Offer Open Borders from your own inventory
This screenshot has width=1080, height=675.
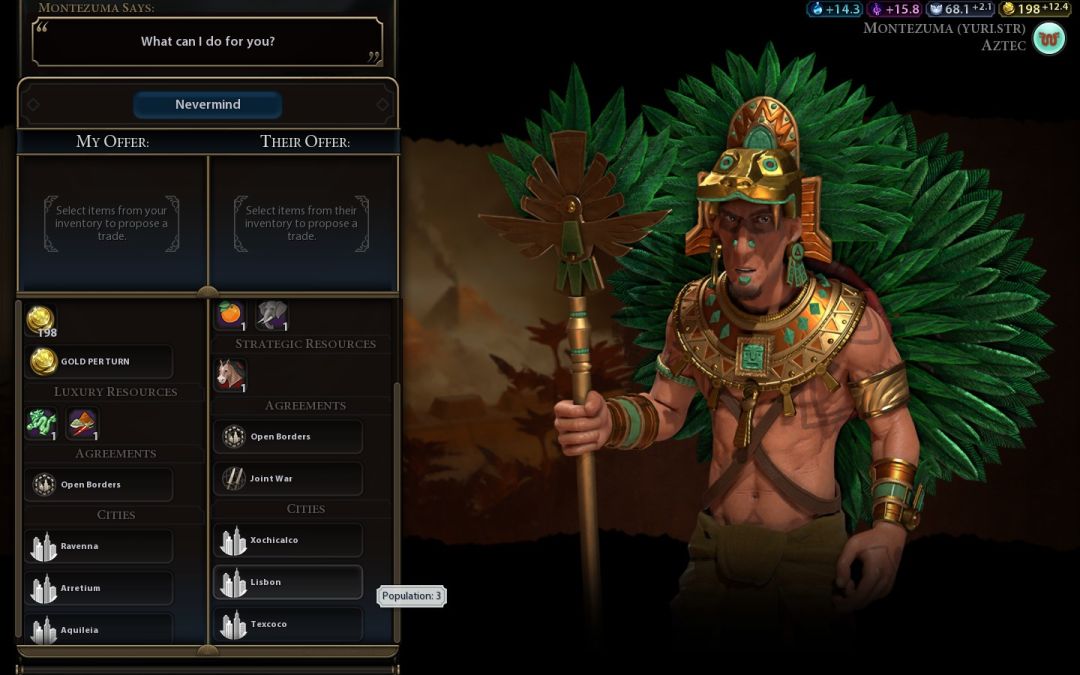[x=98, y=485]
